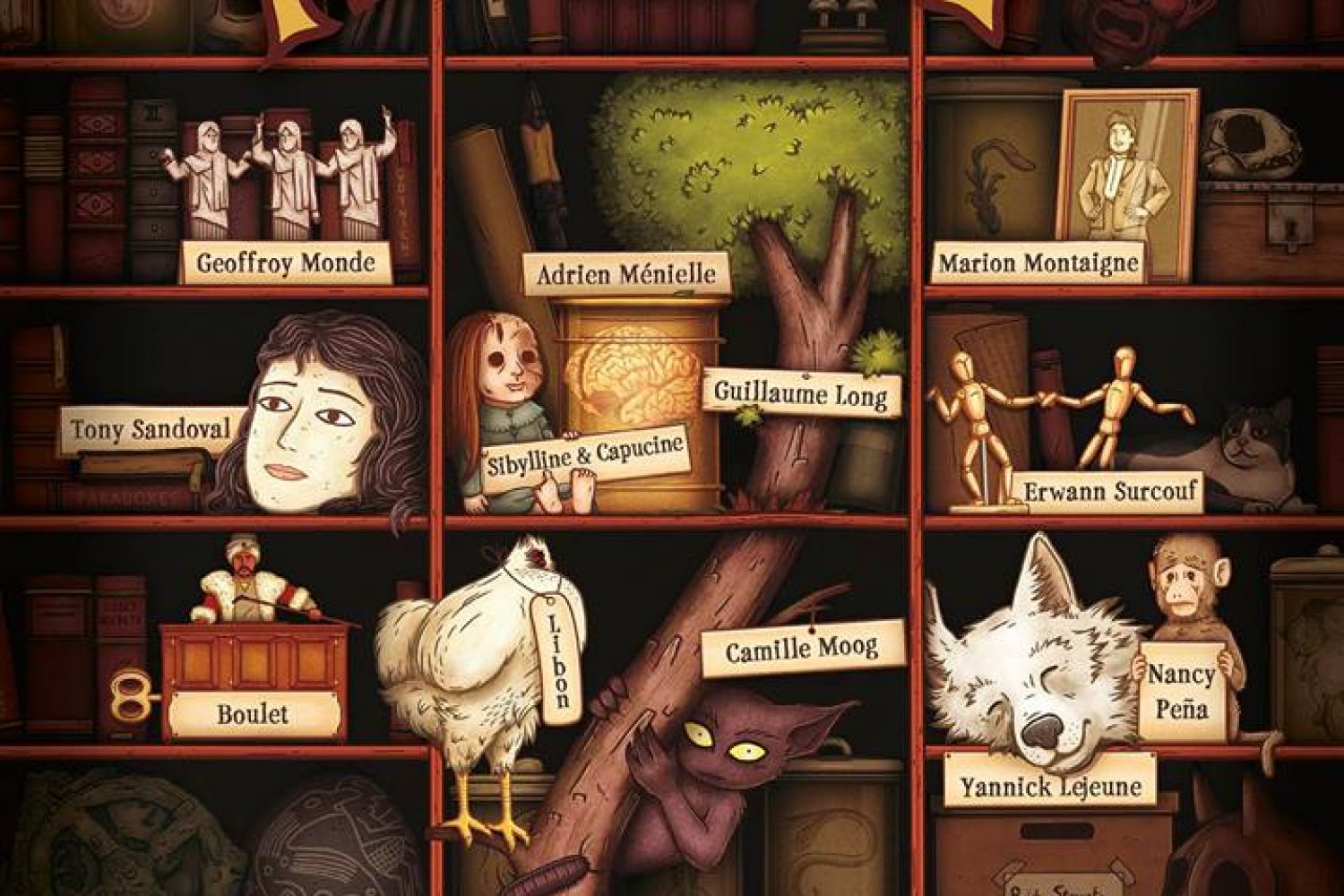Open the Adrien Ménielle label

pyautogui.click(x=626, y=273)
